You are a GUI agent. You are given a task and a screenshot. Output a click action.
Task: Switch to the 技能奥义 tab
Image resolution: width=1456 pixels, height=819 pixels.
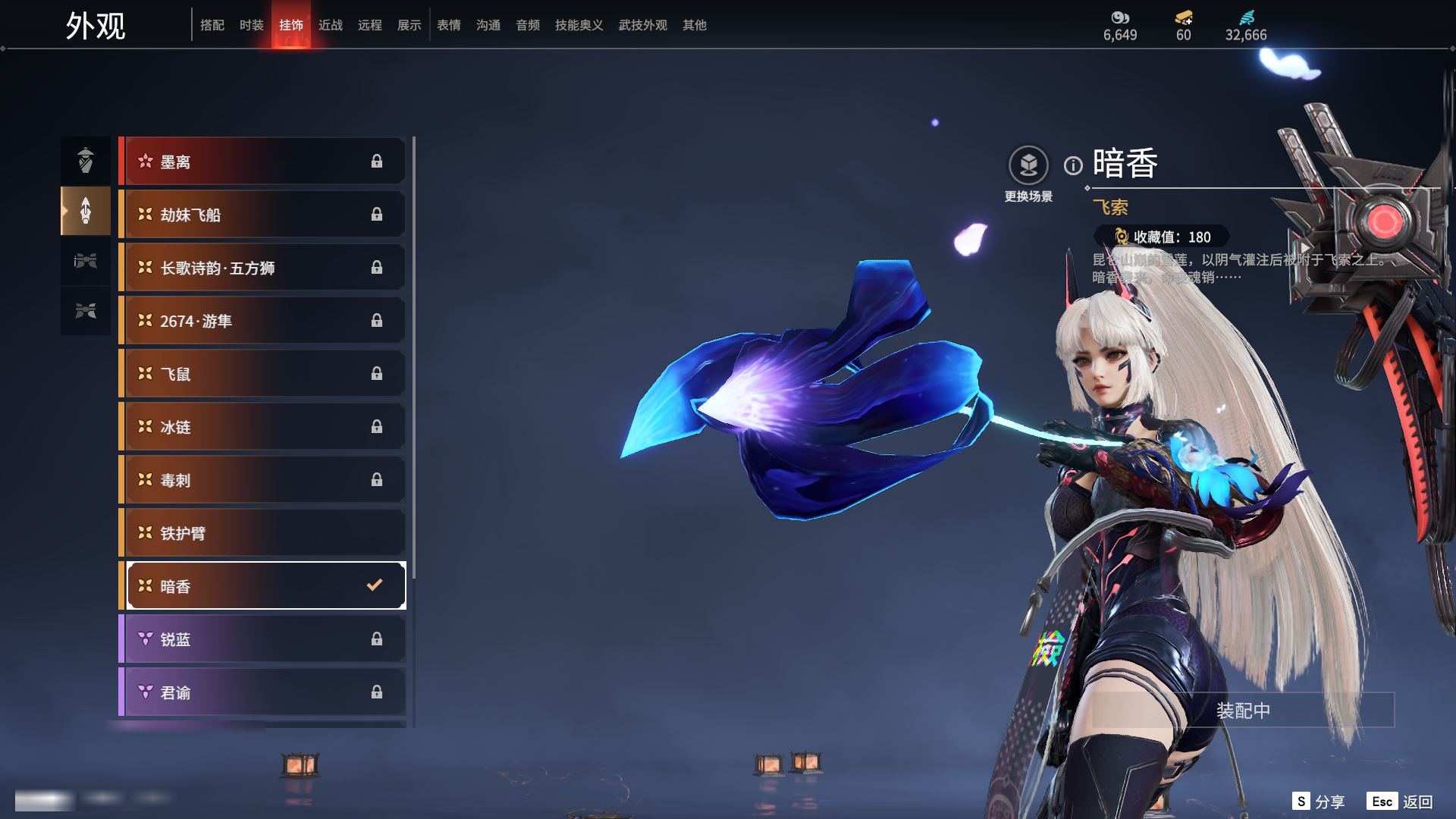point(579,25)
